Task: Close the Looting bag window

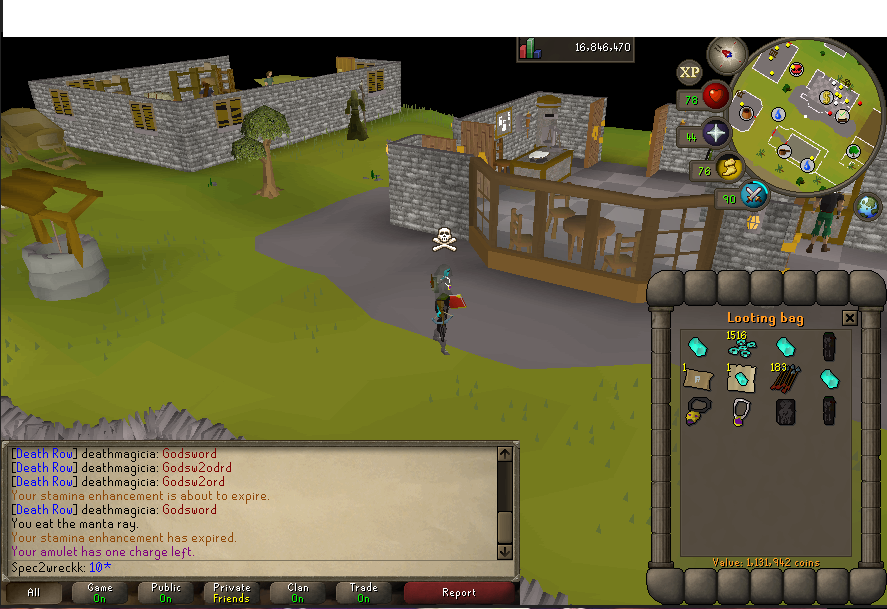Action: pyautogui.click(x=849, y=318)
